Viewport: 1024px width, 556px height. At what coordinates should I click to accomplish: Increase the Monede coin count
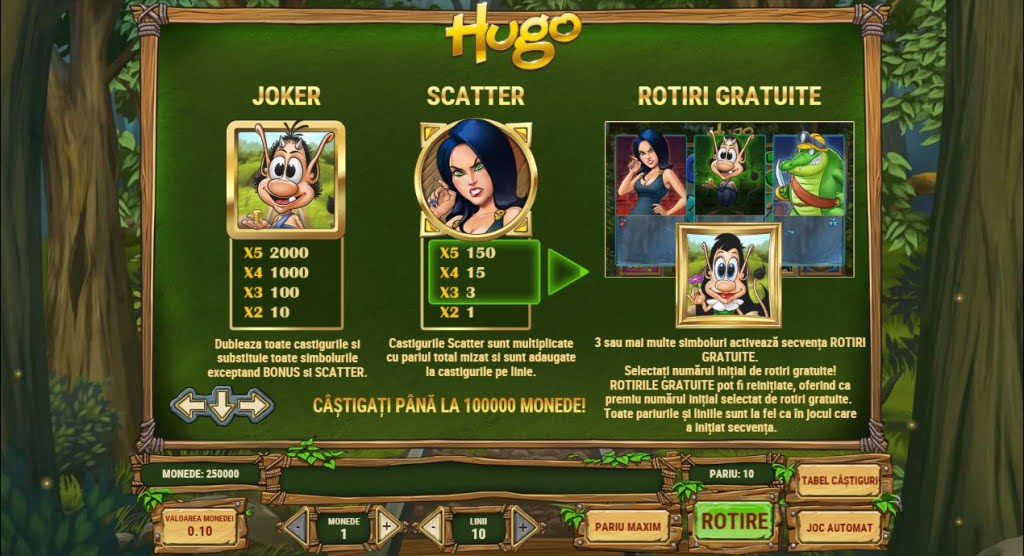coord(388,526)
